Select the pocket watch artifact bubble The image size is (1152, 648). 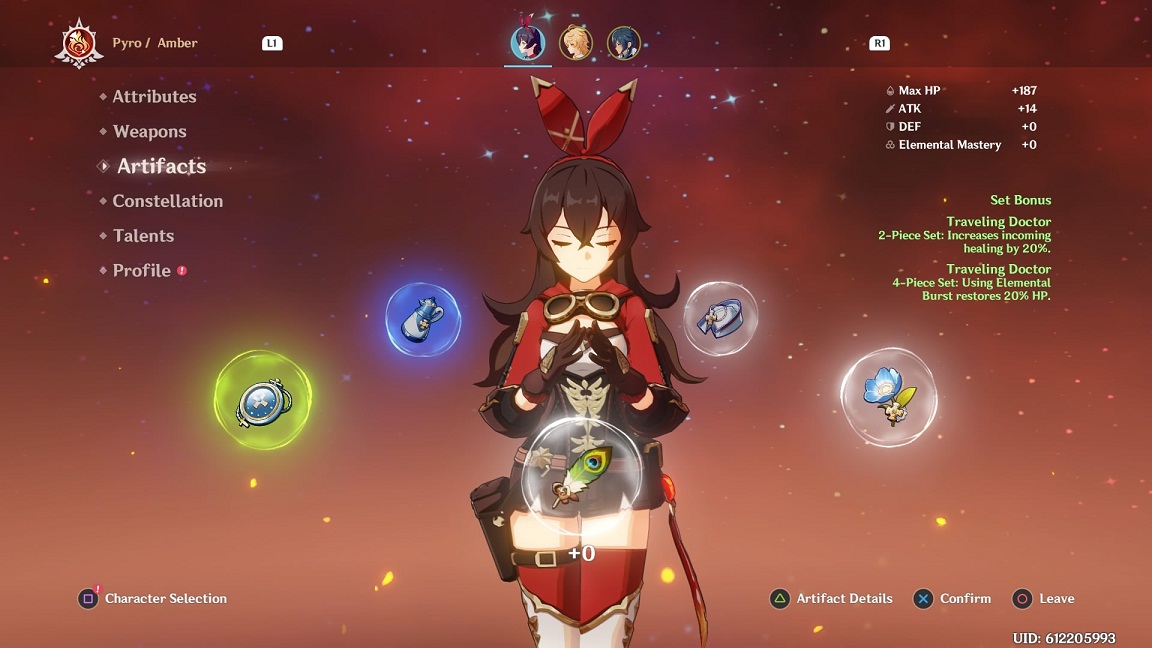coord(263,400)
